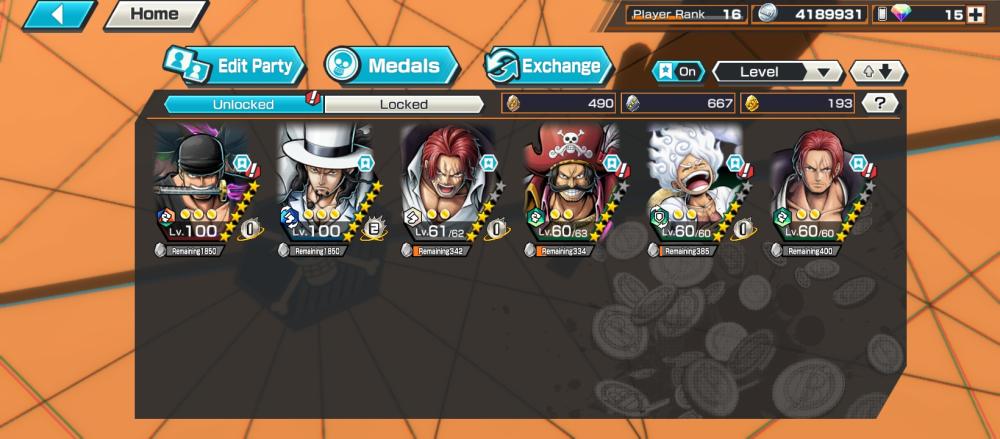Go back with the arrow button
Image resolution: width=1000 pixels, height=439 pixels.
click(56, 15)
